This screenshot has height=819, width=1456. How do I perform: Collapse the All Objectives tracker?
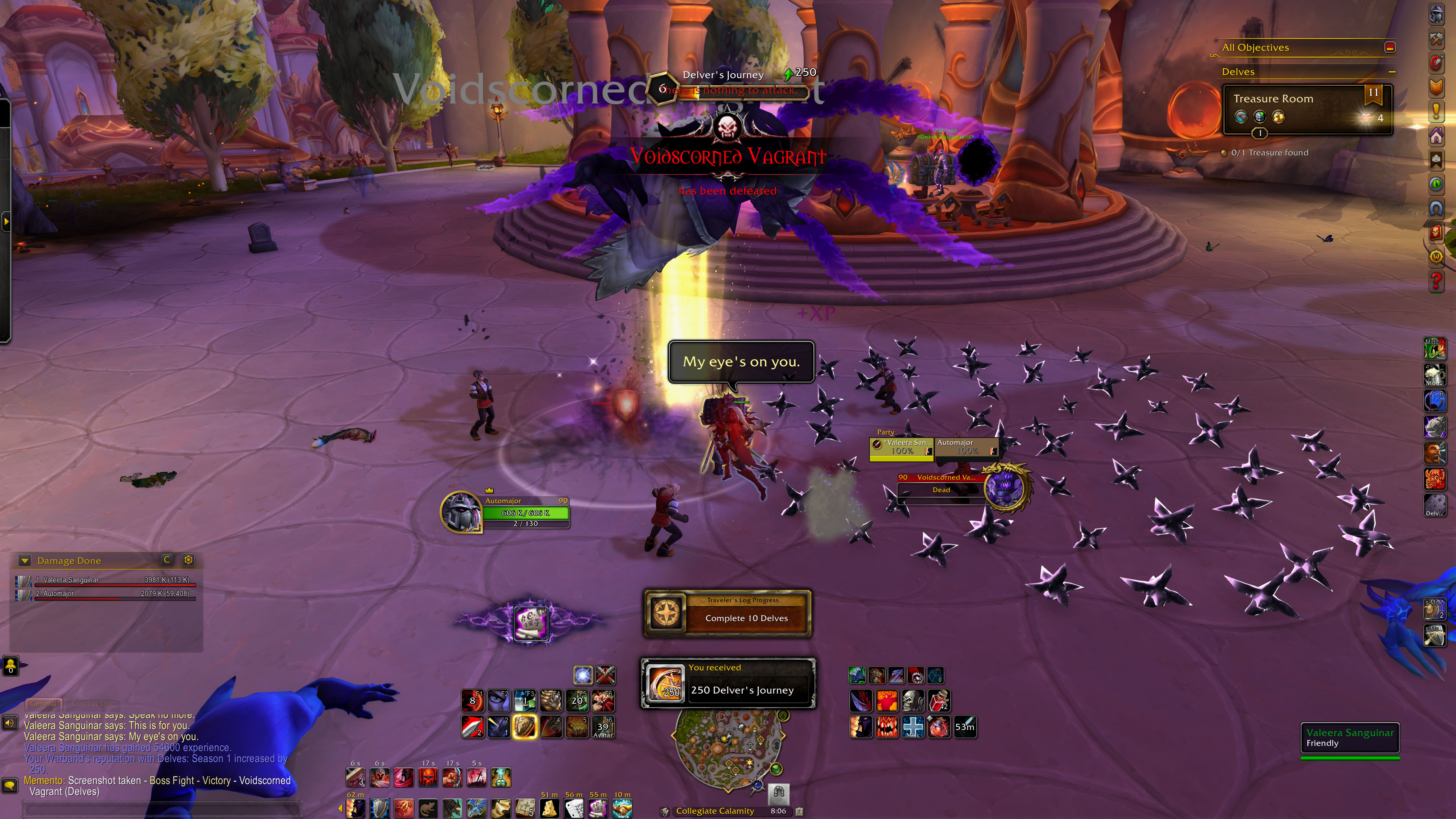[1390, 47]
